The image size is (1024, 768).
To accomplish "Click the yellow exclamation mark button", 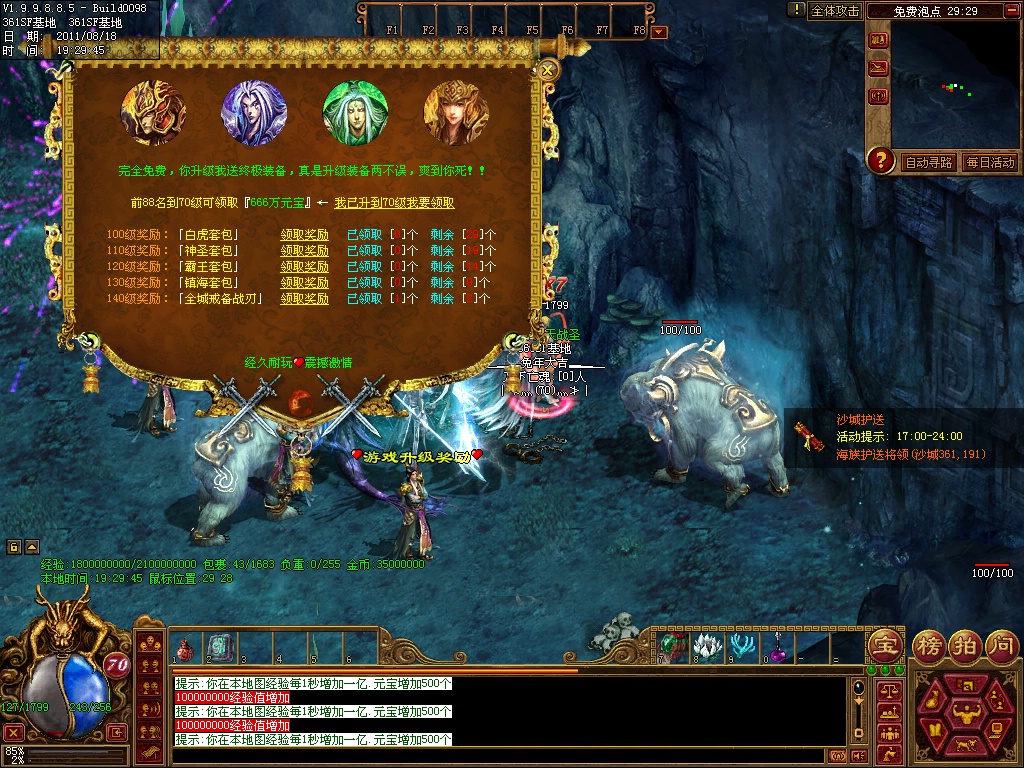I will [796, 10].
